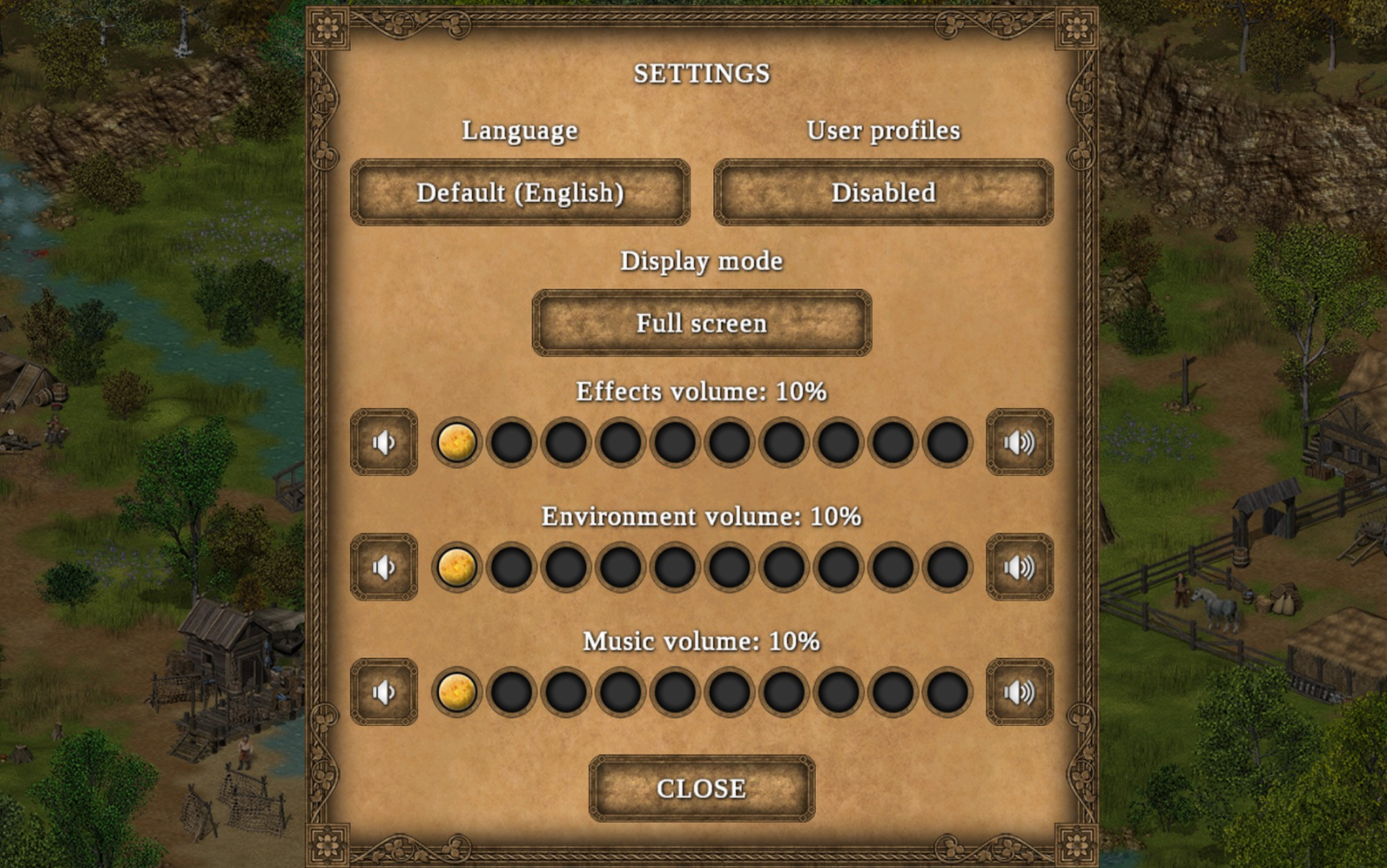Increase the music volume
This screenshot has width=1387, height=868.
[1020, 692]
